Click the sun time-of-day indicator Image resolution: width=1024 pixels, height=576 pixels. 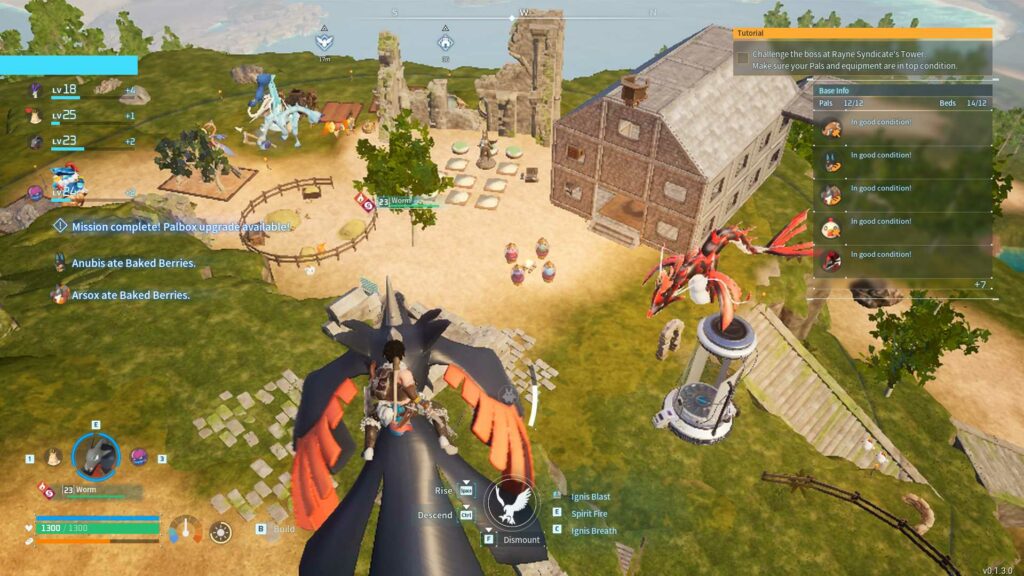coord(220,531)
